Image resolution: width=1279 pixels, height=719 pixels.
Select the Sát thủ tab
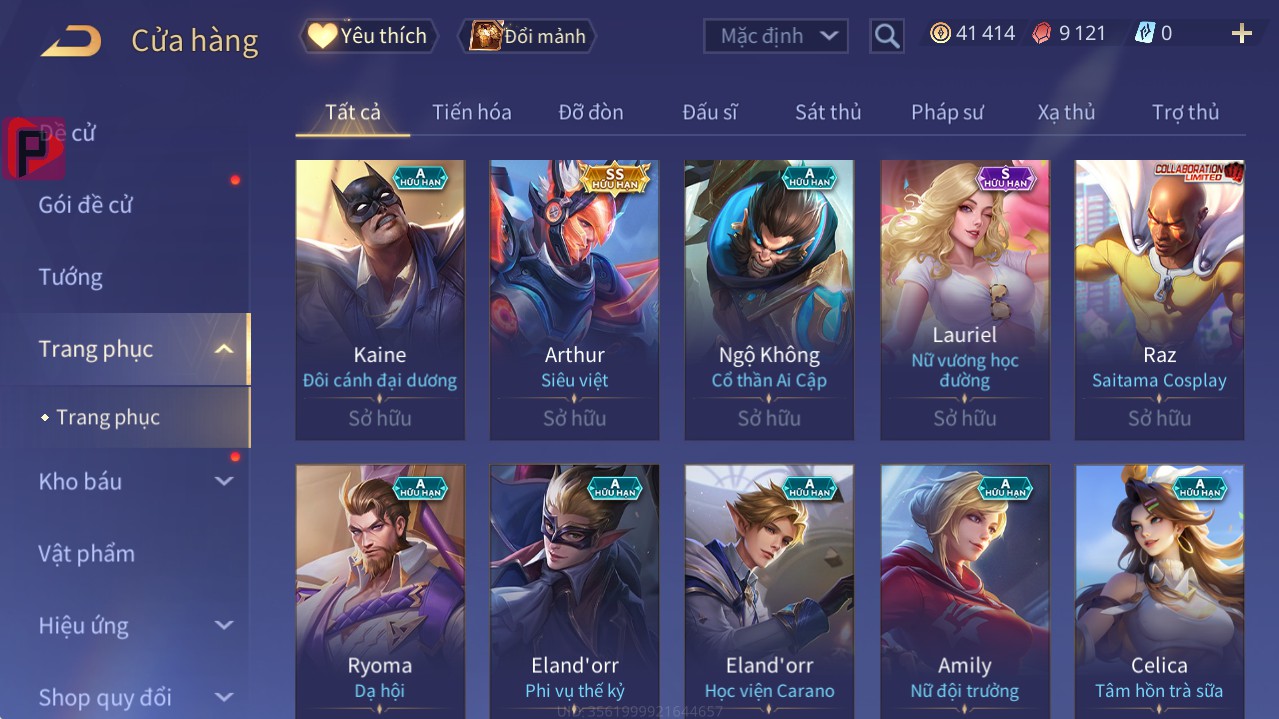tap(828, 112)
